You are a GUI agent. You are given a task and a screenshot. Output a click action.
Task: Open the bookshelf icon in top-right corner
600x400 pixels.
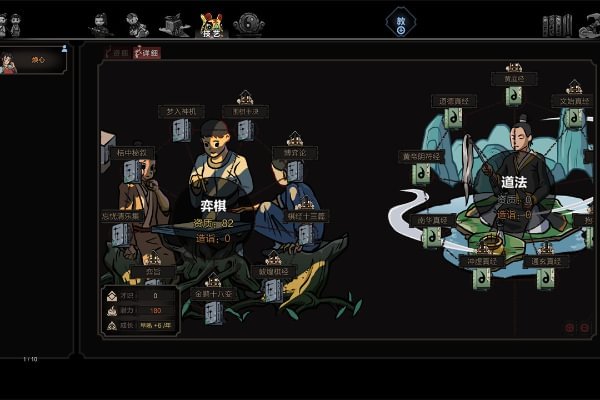point(556,25)
